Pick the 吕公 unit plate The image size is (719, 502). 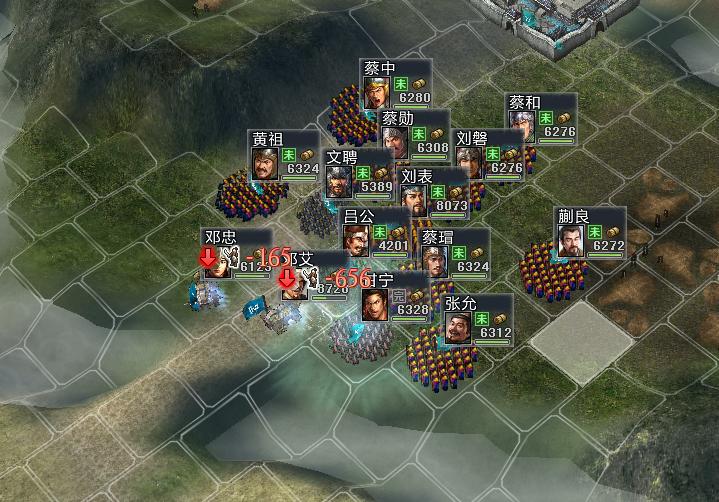coord(375,231)
